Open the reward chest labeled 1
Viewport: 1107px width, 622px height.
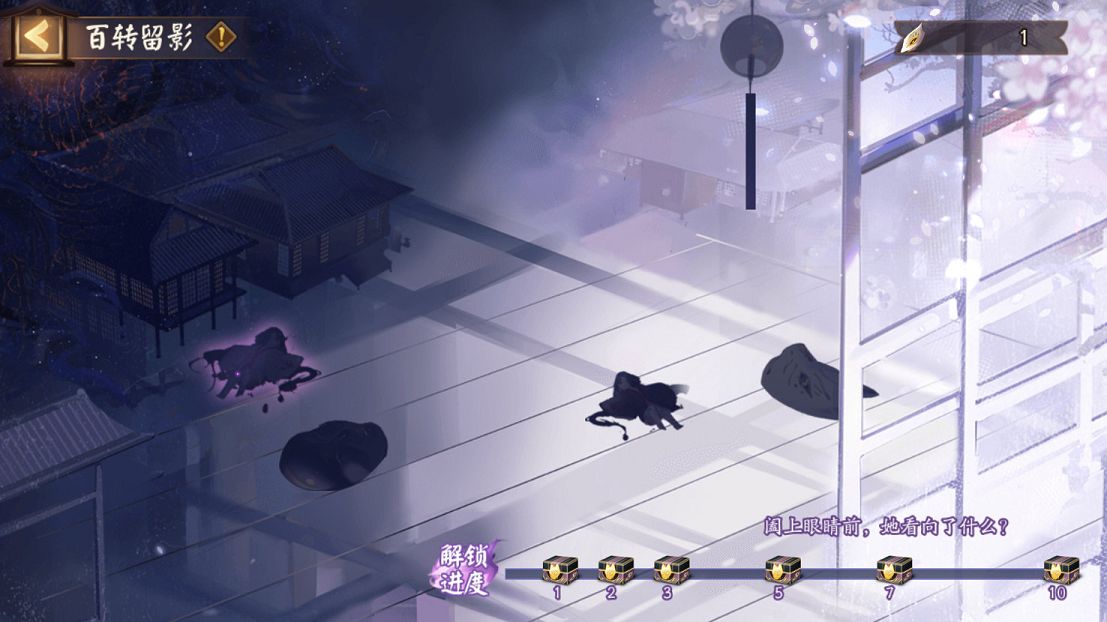[x=557, y=571]
